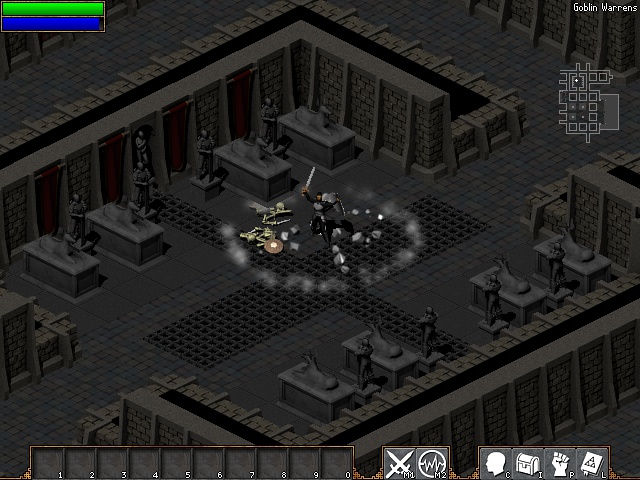Open the quest log book icon
The image size is (640, 480).
(592, 463)
